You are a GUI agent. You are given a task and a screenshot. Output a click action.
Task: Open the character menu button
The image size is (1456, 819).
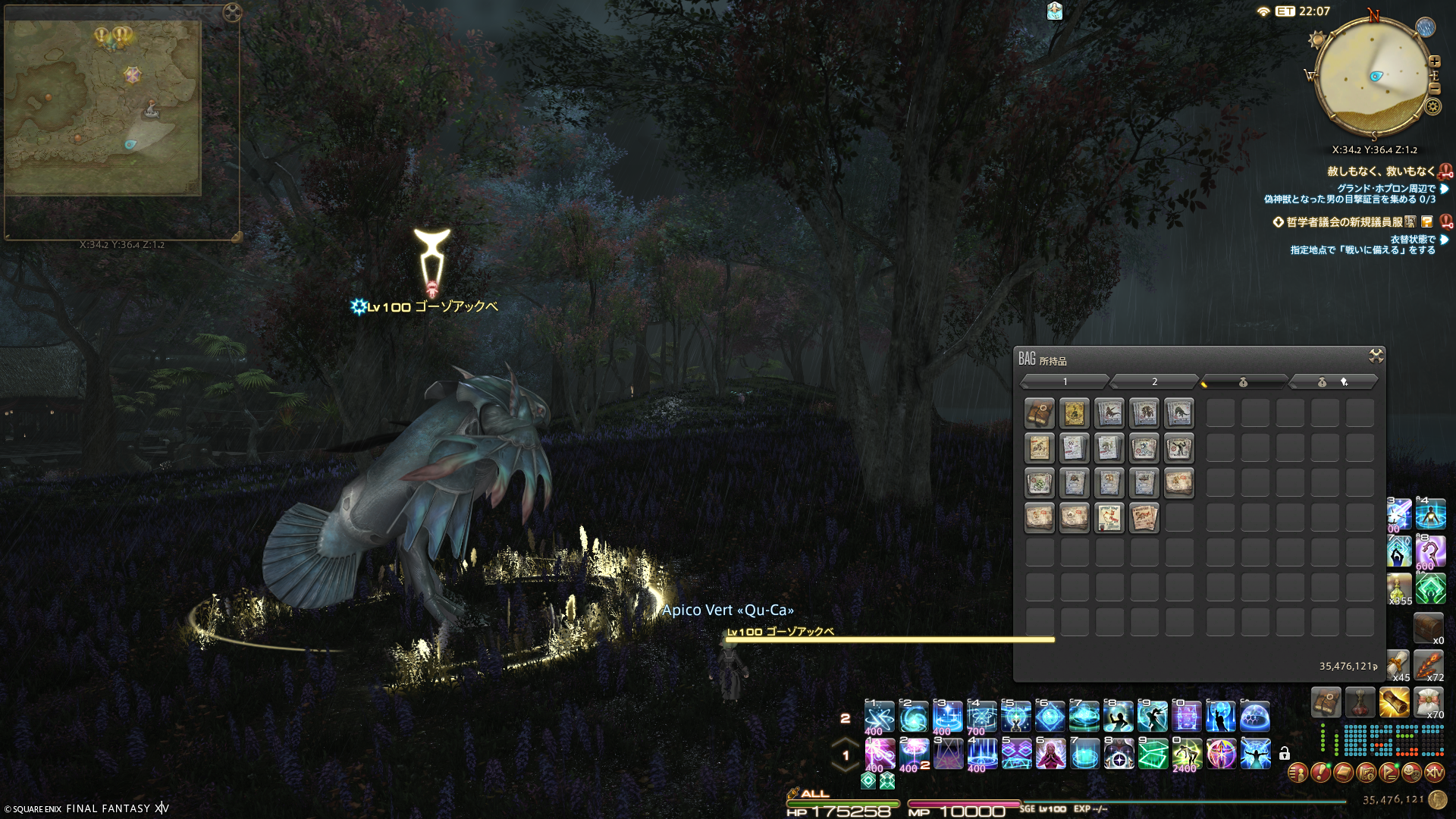(1298, 773)
